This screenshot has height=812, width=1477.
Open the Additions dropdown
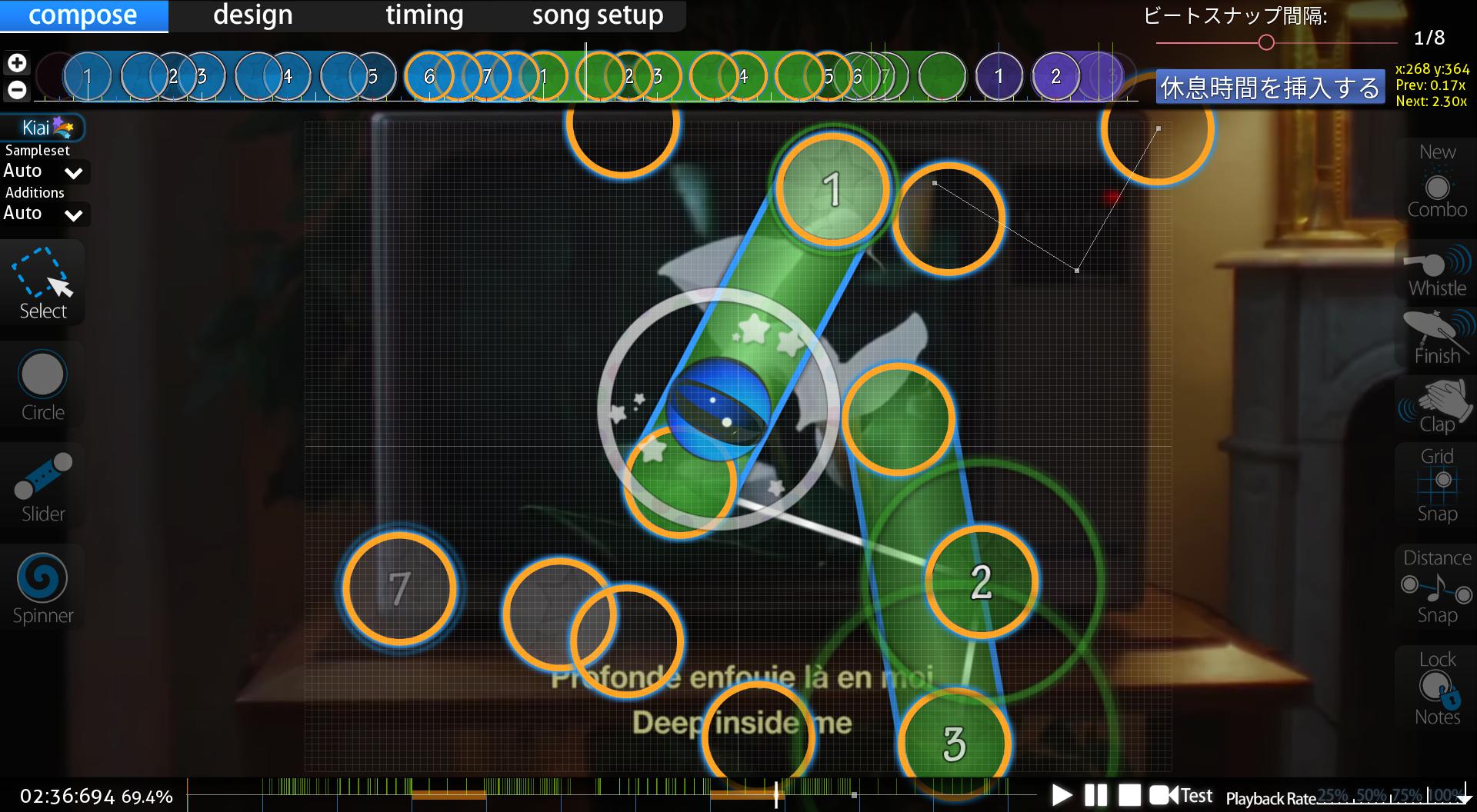[45, 214]
